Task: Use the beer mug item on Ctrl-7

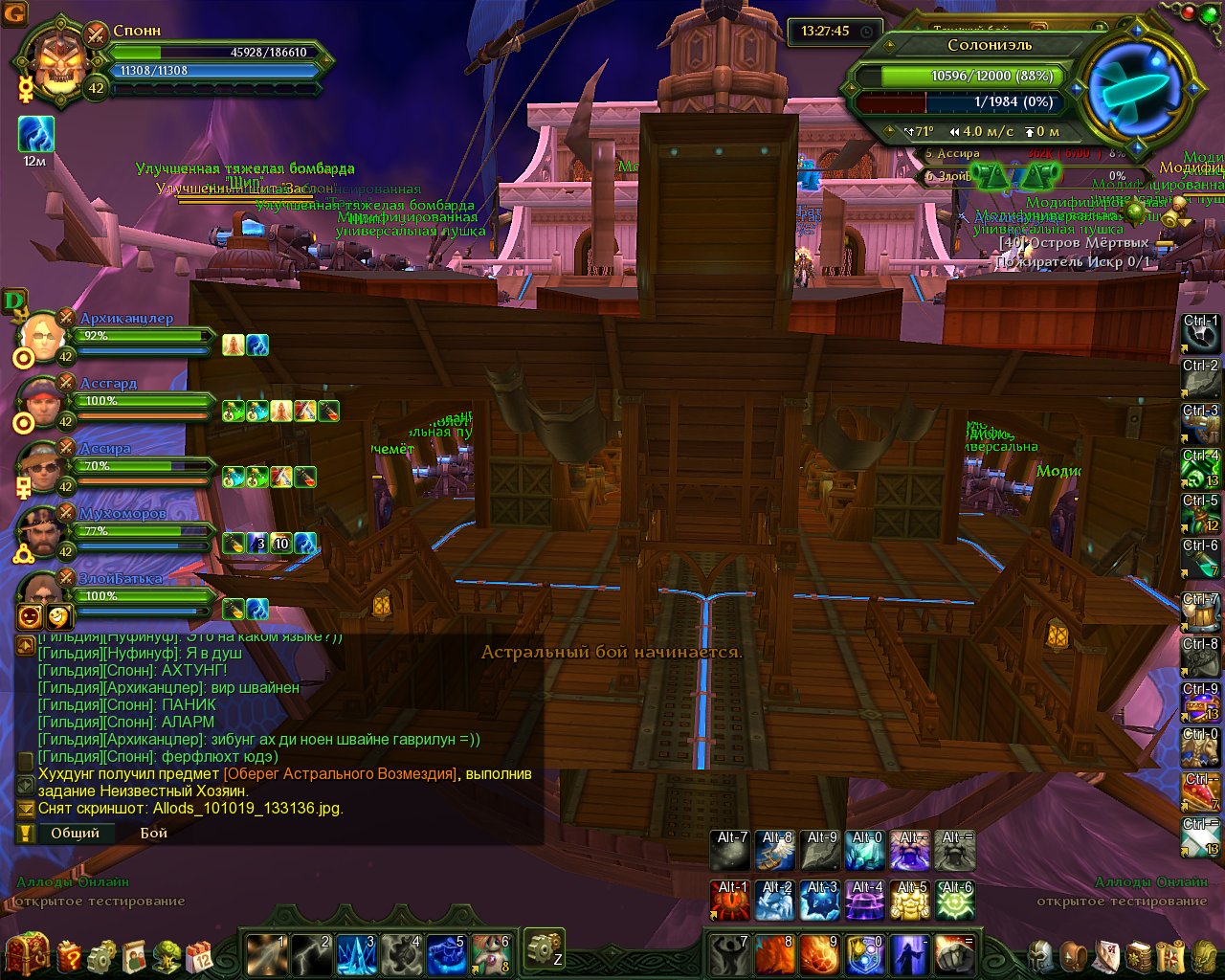Action: [x=1201, y=612]
